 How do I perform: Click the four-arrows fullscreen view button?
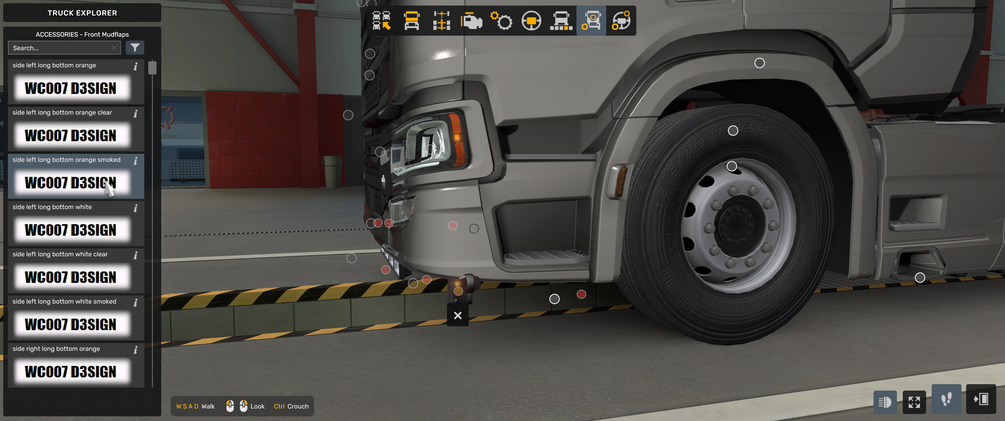tap(914, 402)
